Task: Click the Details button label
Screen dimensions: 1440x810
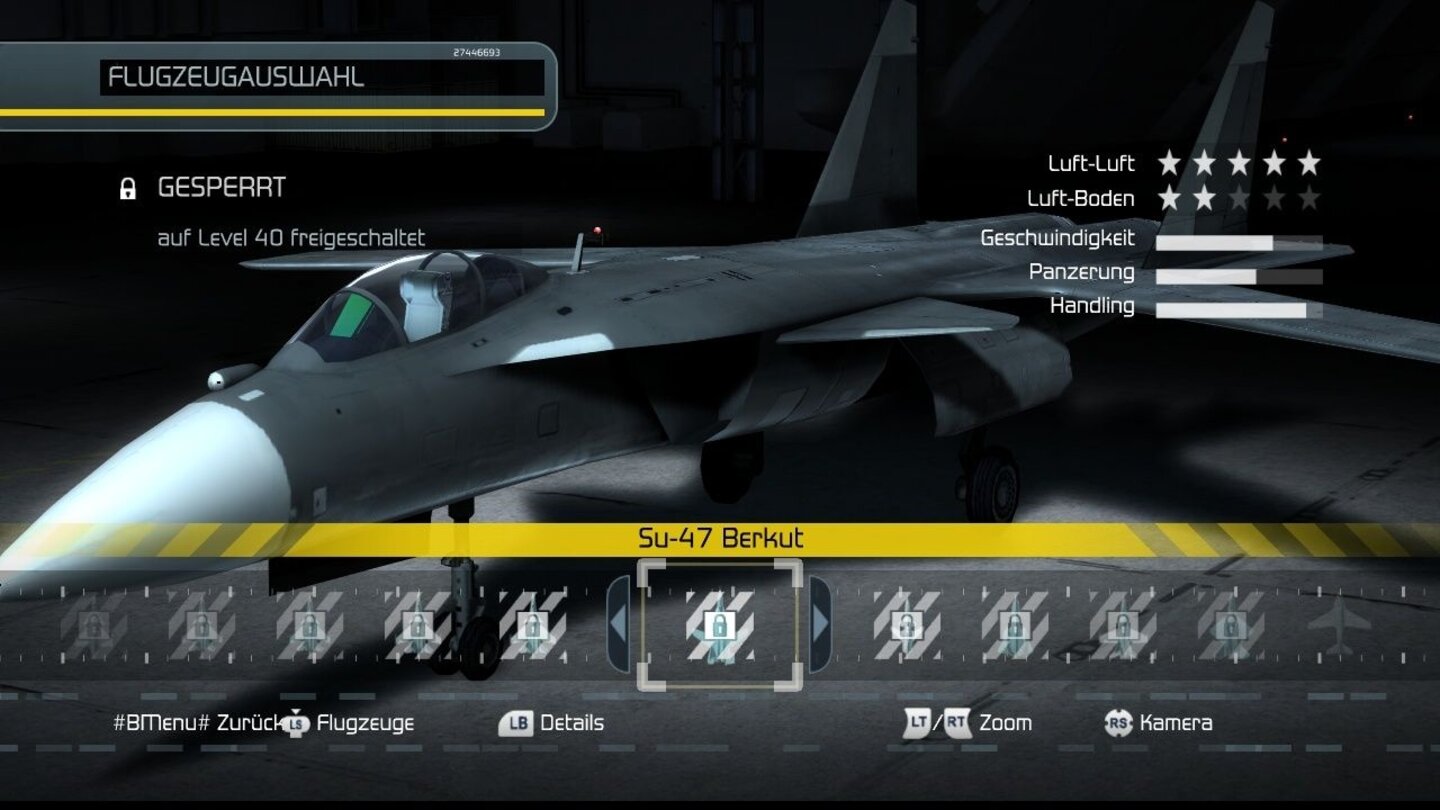Action: pos(571,722)
